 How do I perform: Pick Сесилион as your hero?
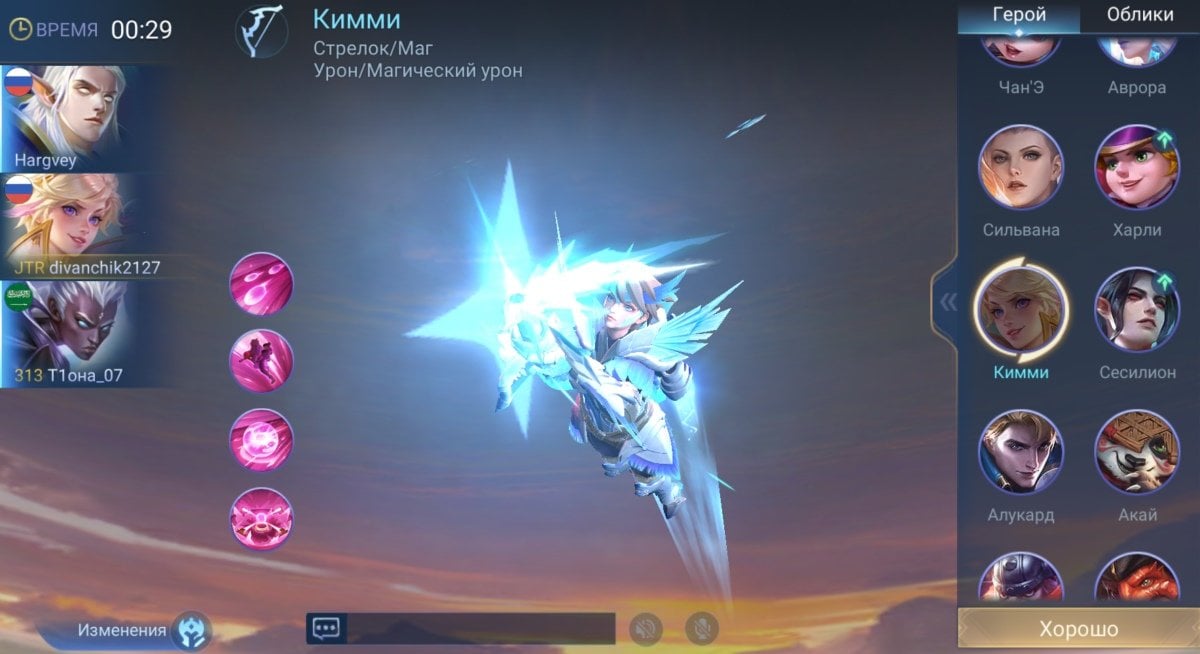pyautogui.click(x=1137, y=310)
